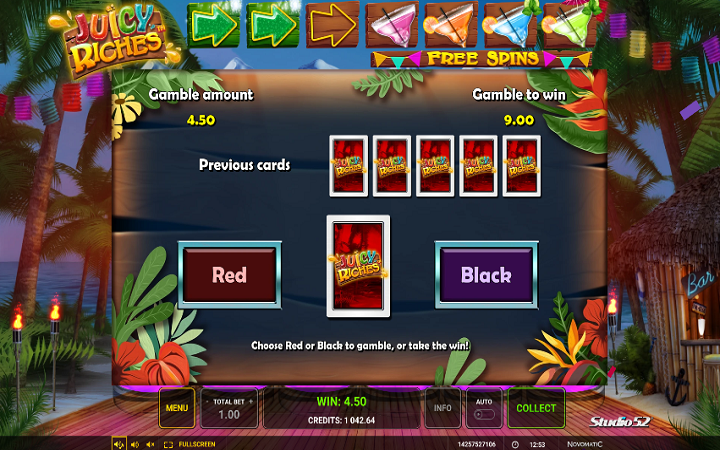Collect the 4.50 win
Viewport: 720px width, 450px height.
click(x=536, y=408)
